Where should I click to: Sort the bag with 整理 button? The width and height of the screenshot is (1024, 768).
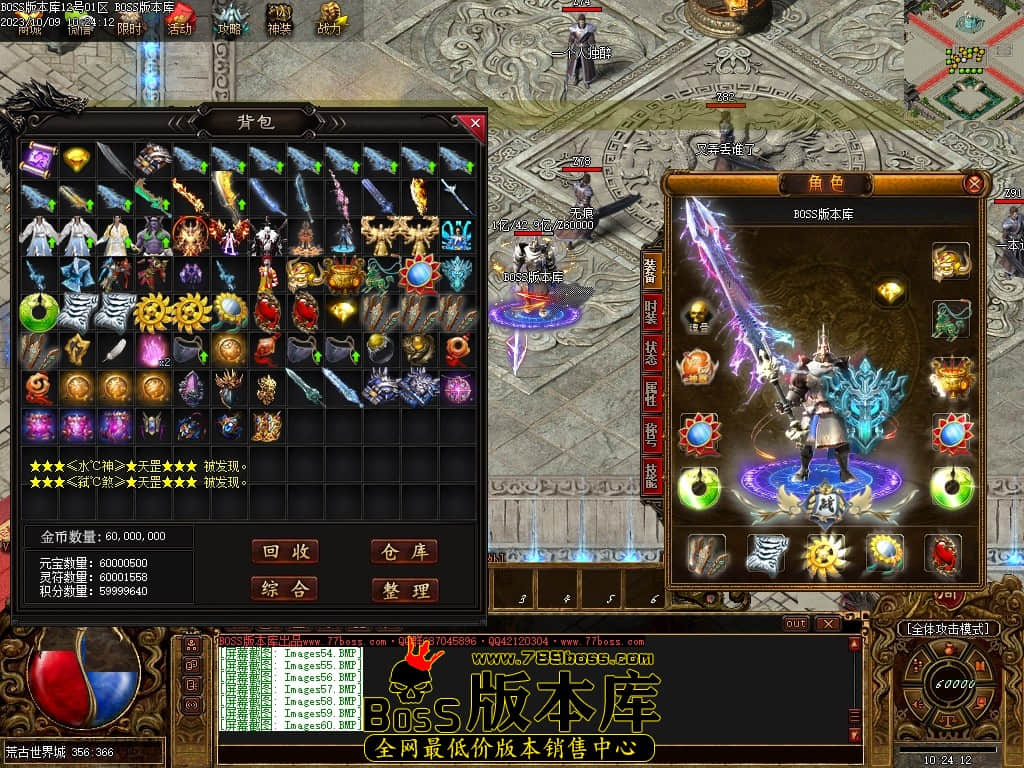point(404,590)
